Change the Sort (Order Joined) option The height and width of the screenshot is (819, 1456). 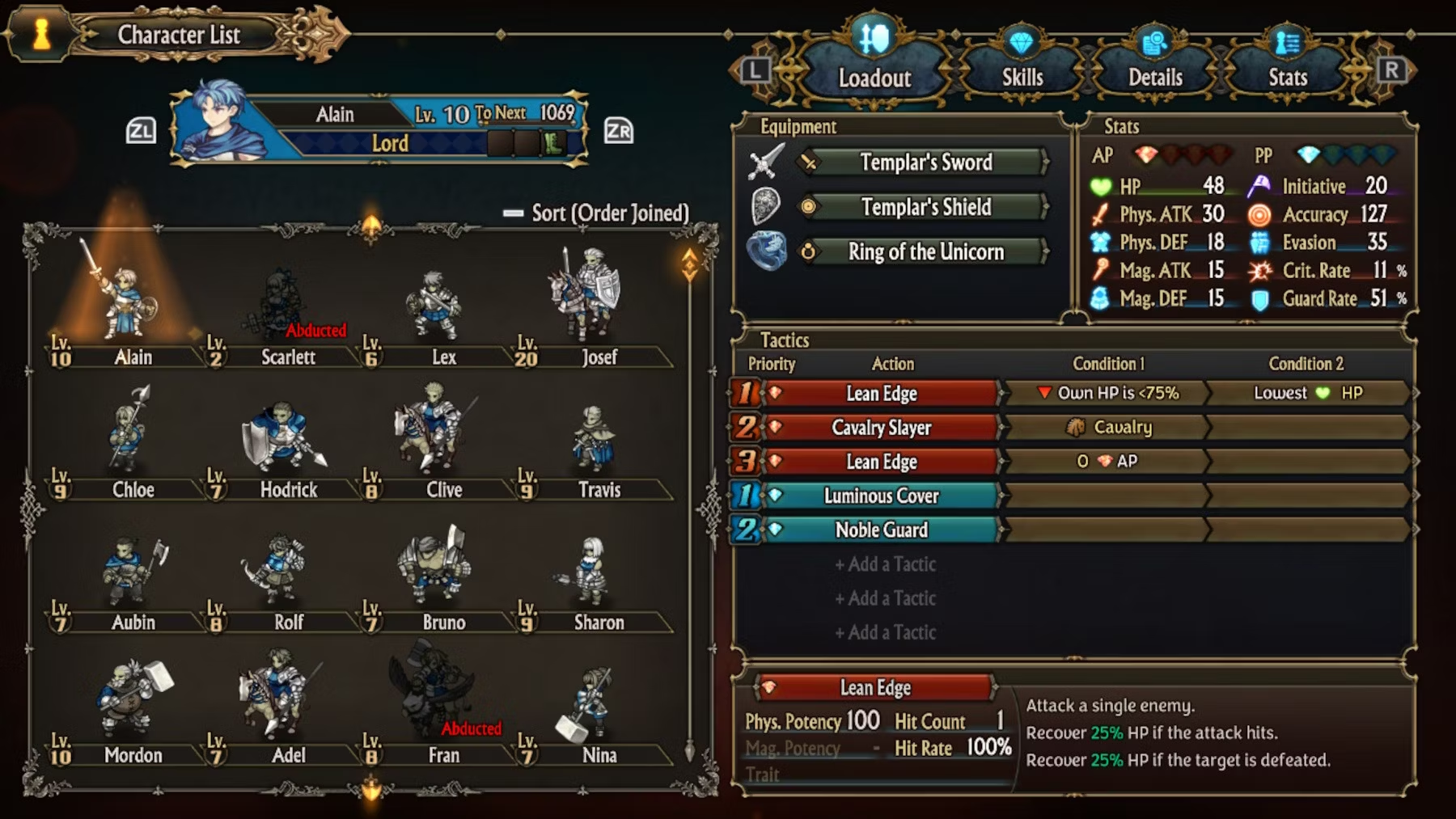click(597, 213)
